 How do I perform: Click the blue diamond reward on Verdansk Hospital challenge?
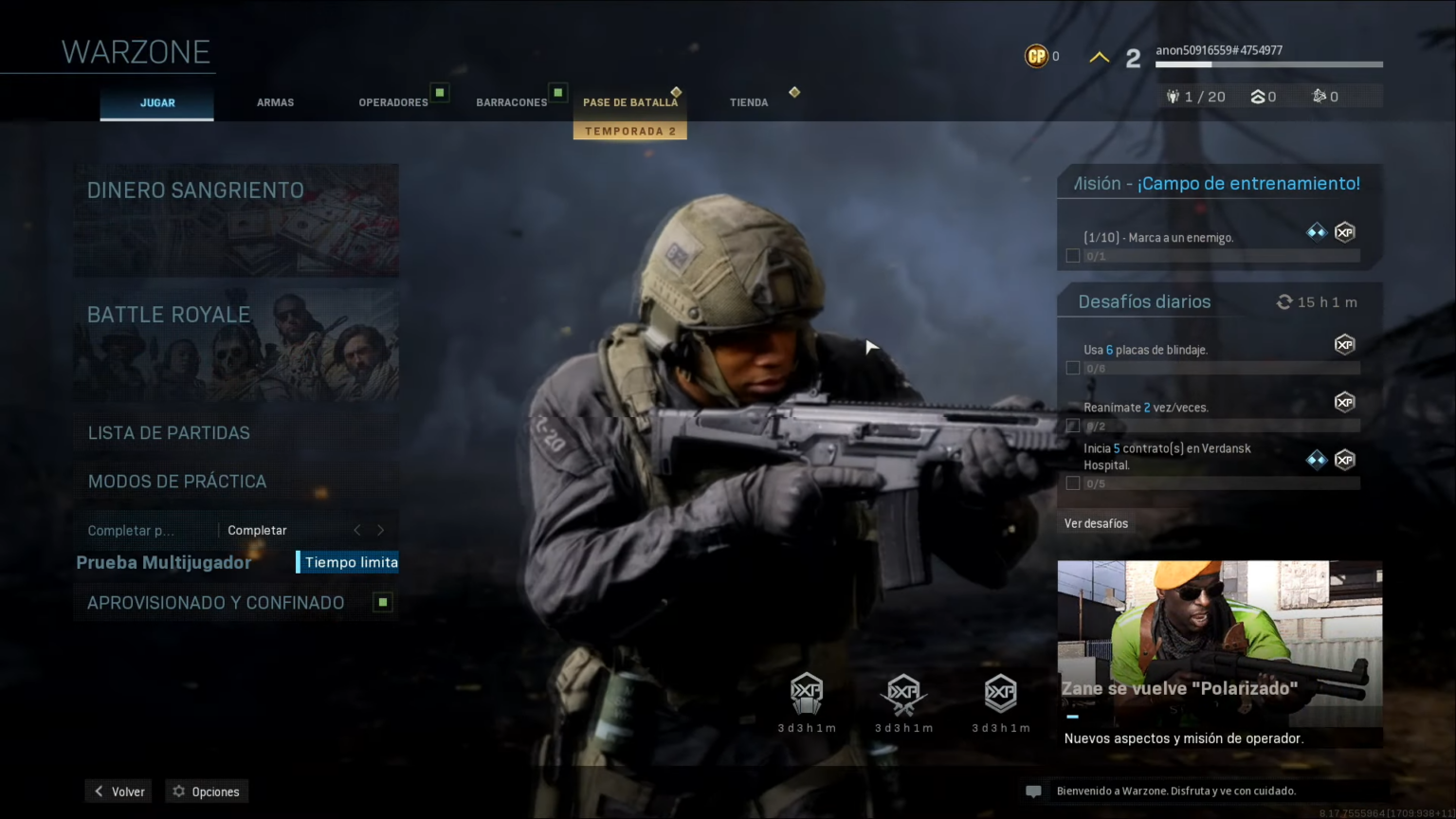pos(1316,459)
